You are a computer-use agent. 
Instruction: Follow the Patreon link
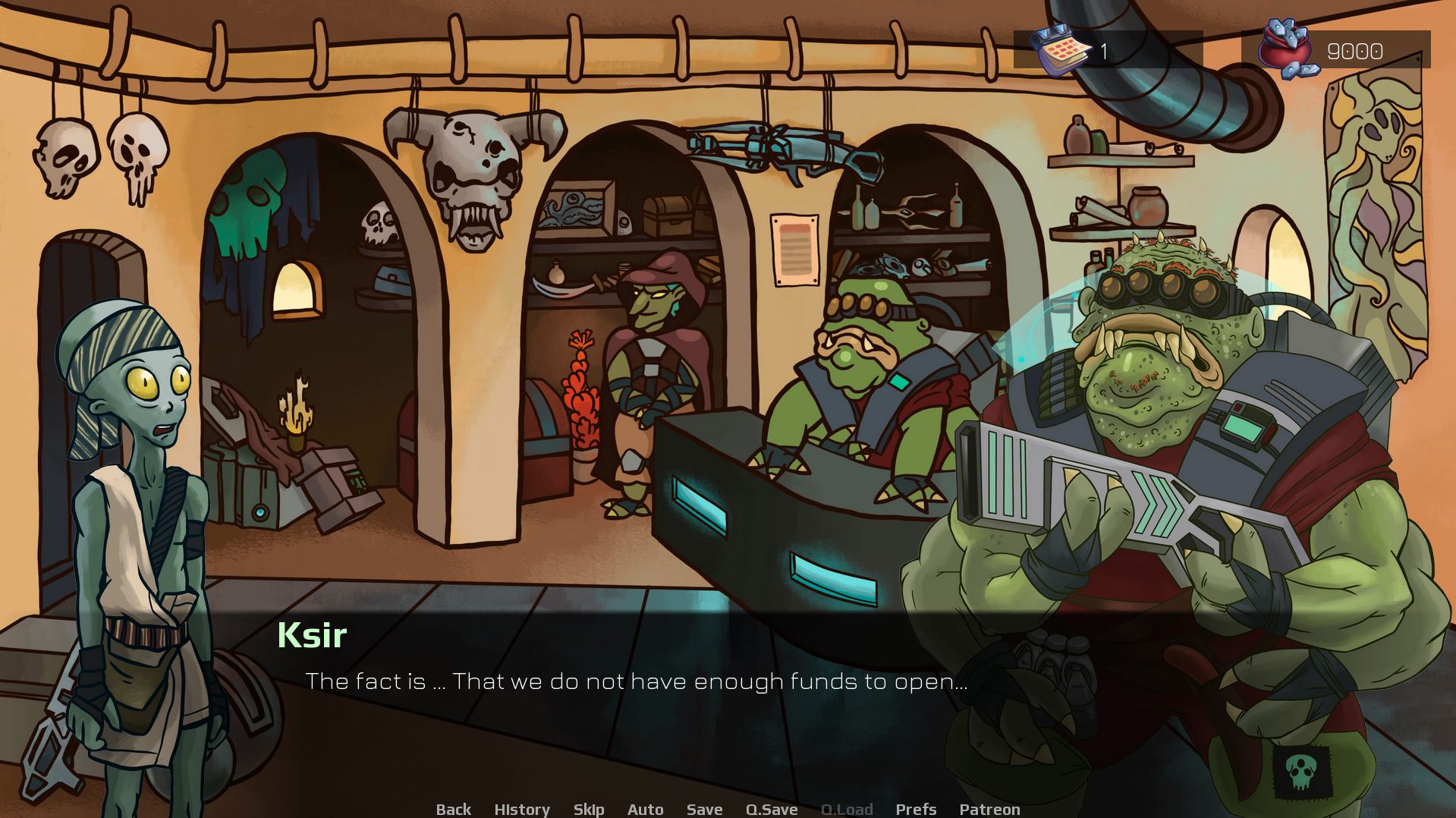[x=989, y=809]
